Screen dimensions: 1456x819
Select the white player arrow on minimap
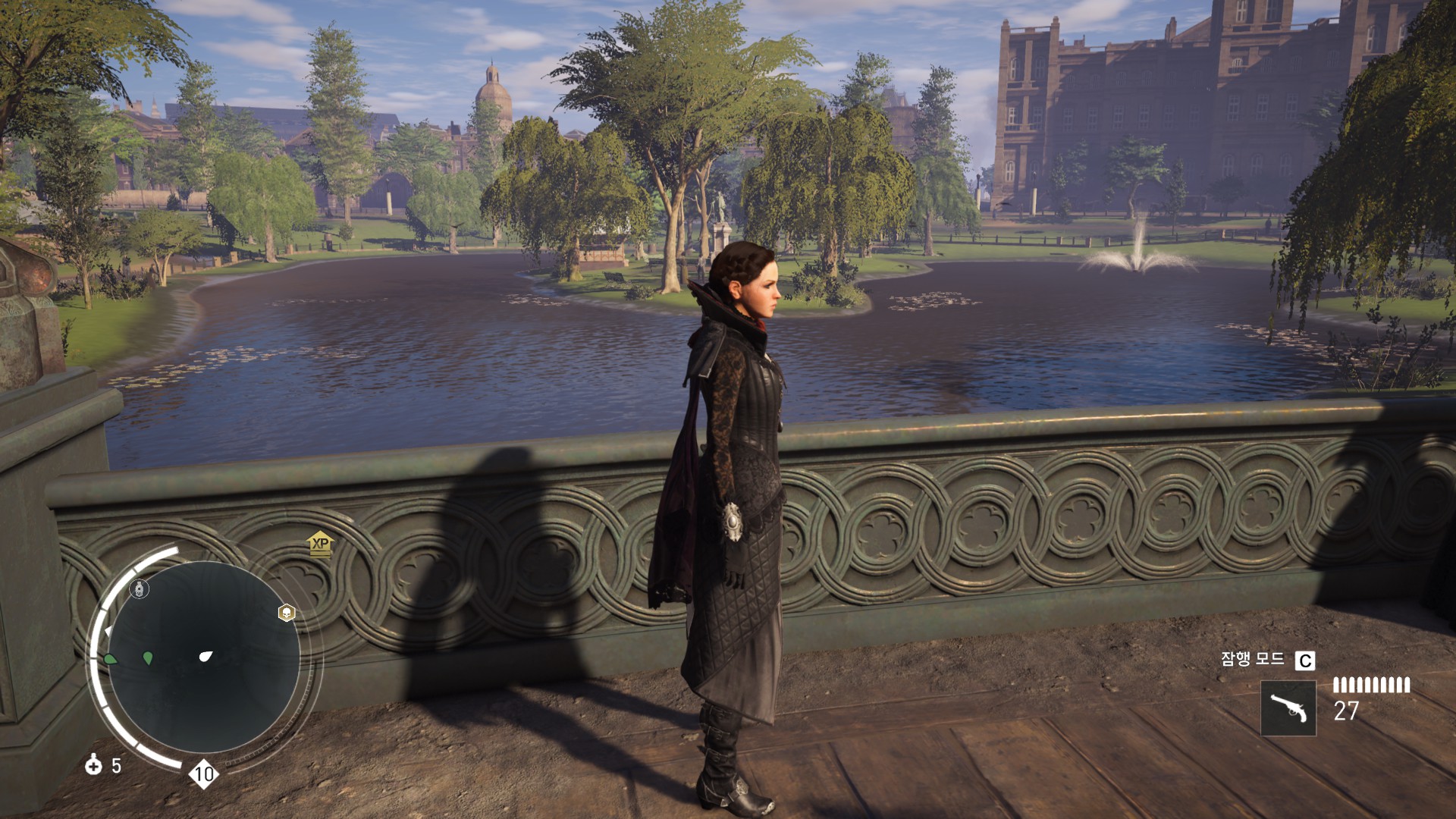(x=206, y=656)
